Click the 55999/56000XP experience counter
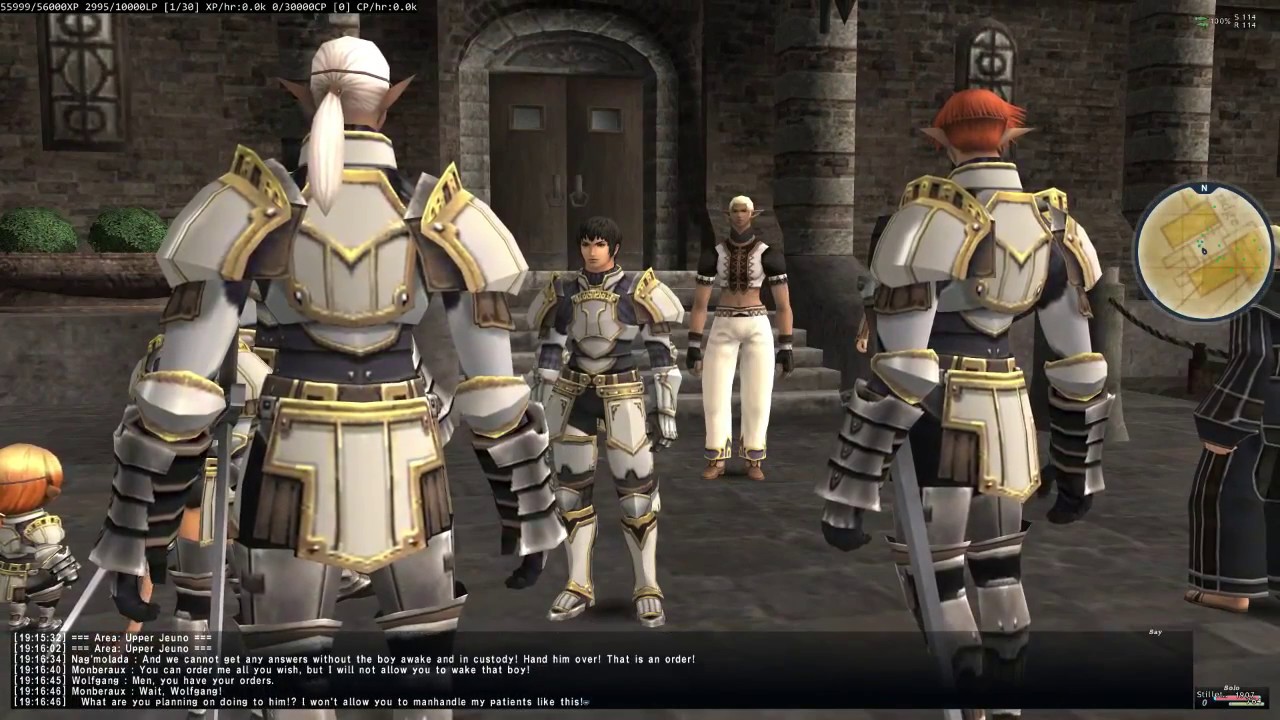 [x=40, y=5]
